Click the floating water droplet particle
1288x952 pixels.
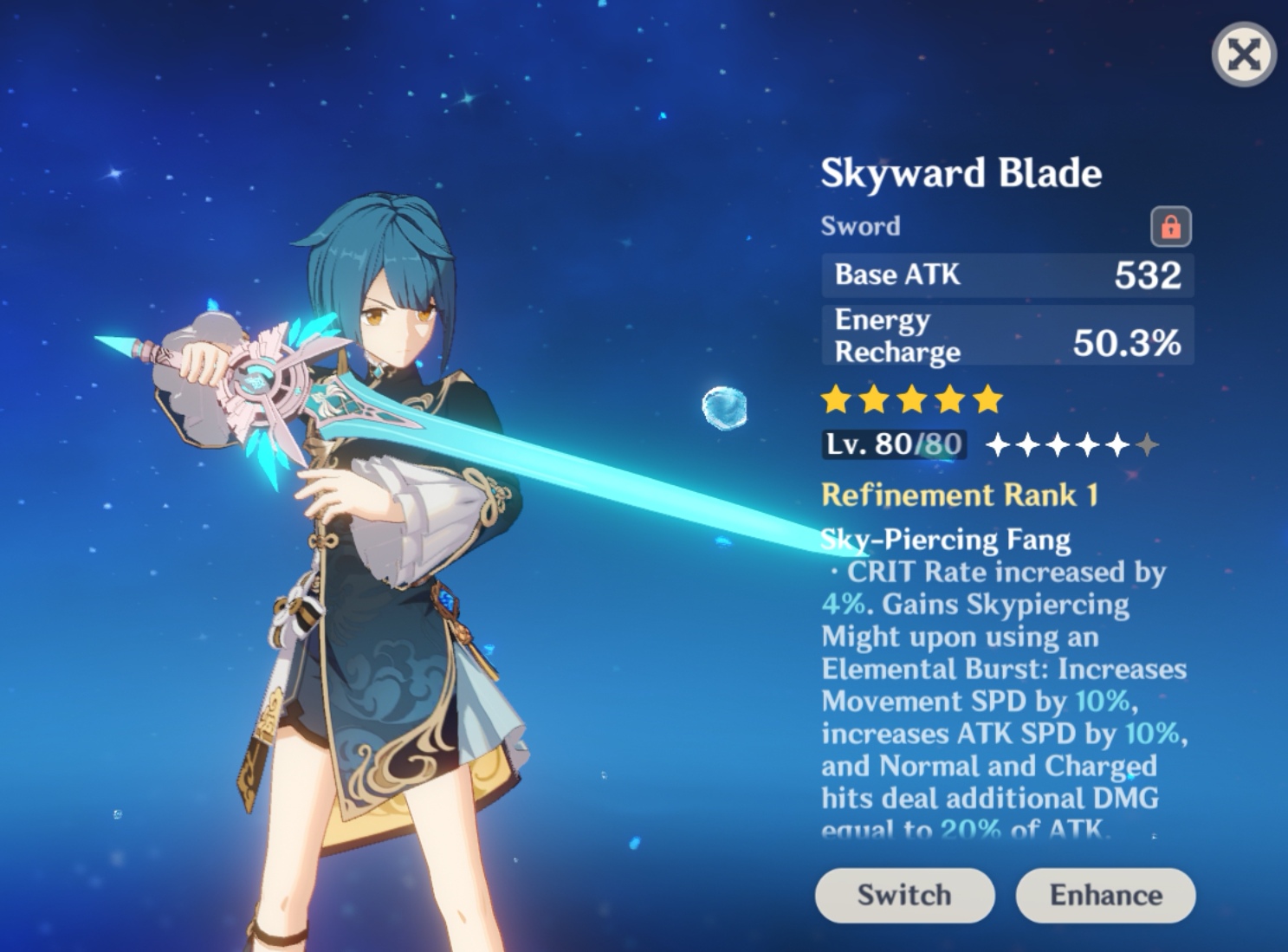pyautogui.click(x=726, y=405)
